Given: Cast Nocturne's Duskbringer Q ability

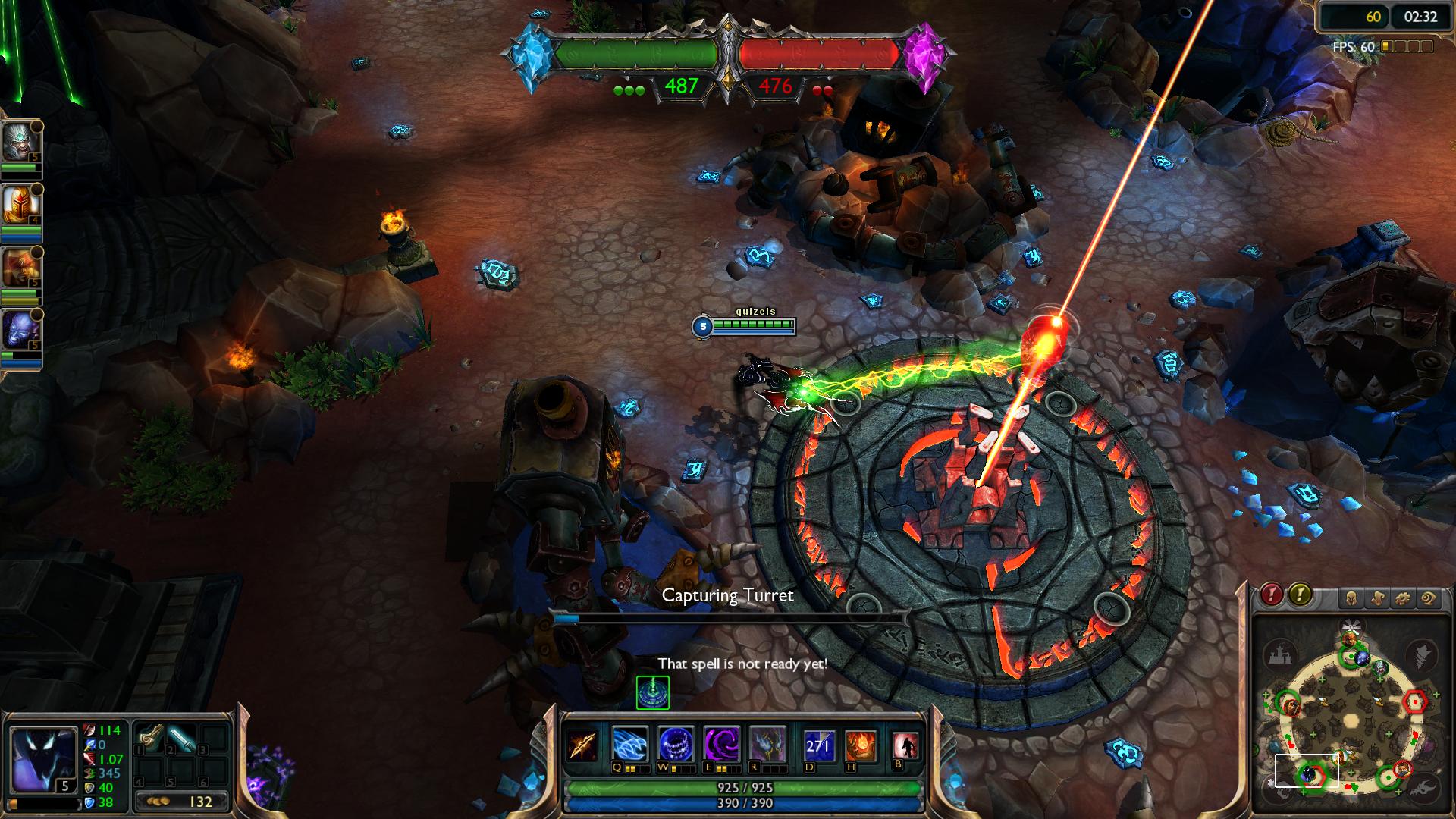Looking at the screenshot, I should (x=630, y=745).
